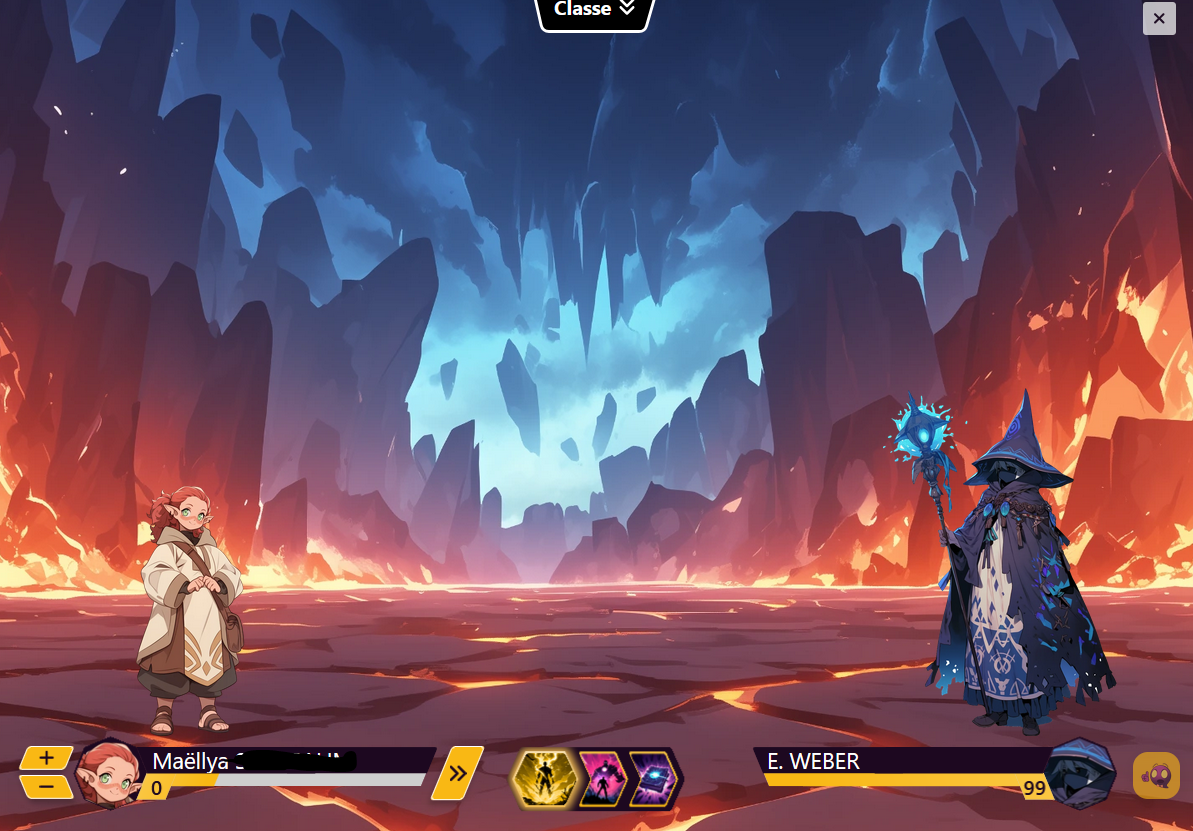Click the yellow plus button

[x=47, y=758]
